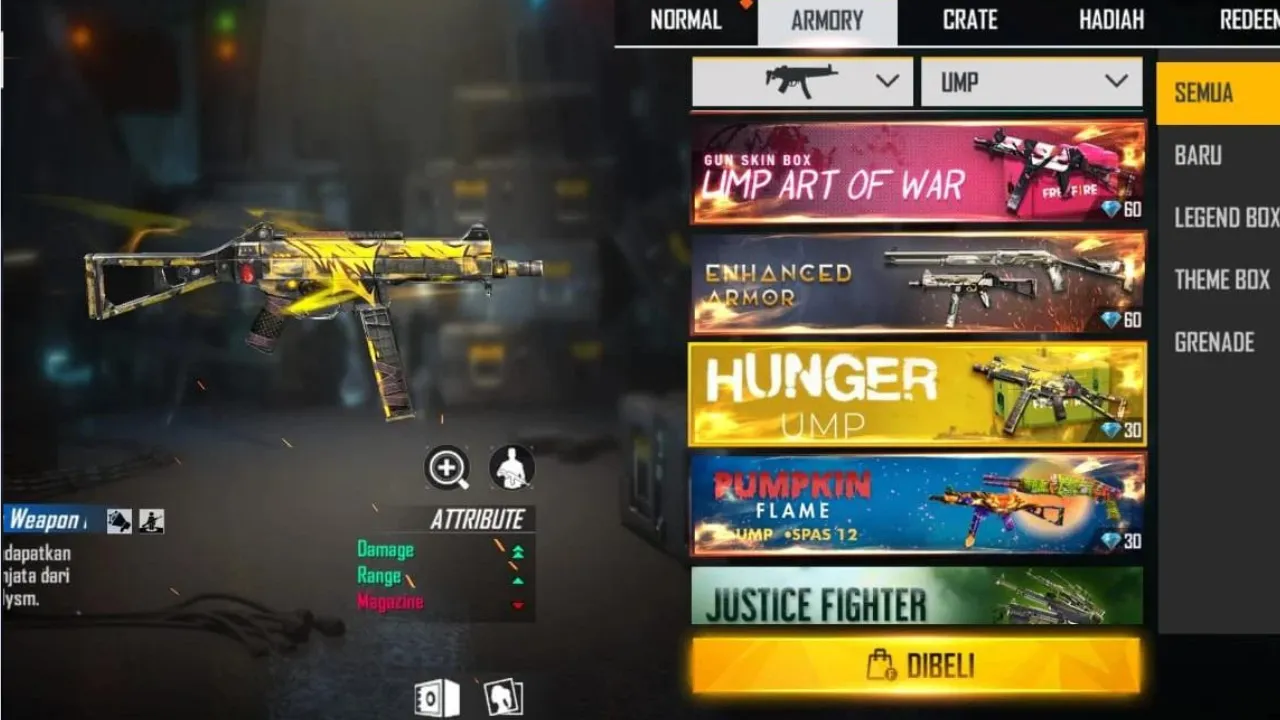Image resolution: width=1280 pixels, height=720 pixels.
Task: Open the vault icon at the bottom
Action: click(x=437, y=697)
